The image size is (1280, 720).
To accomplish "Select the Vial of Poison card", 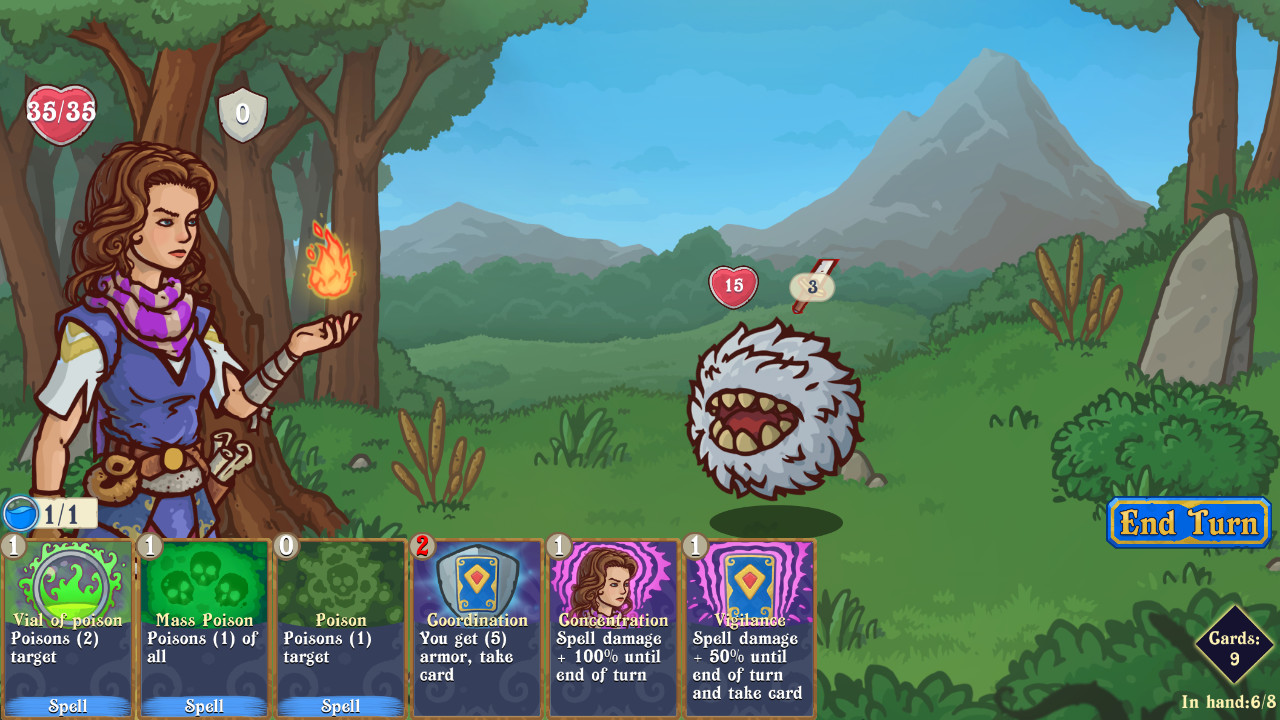I will pos(66,625).
